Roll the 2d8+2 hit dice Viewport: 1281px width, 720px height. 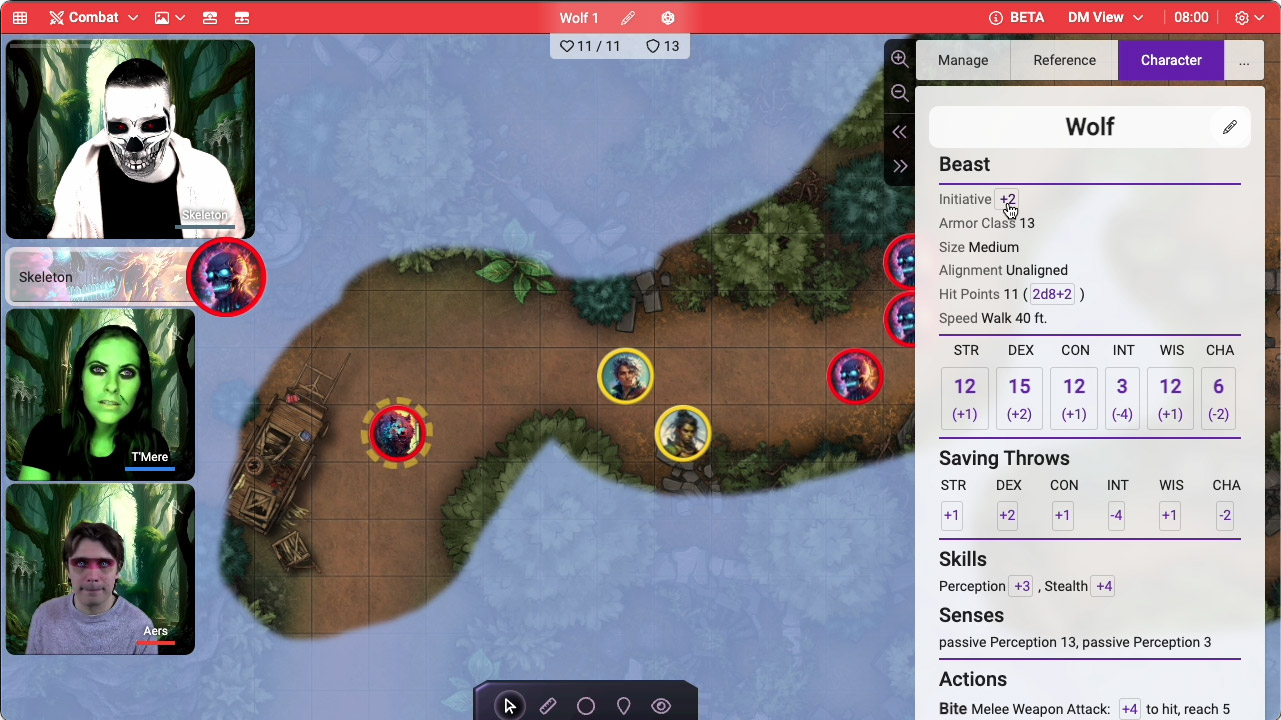[1052, 294]
